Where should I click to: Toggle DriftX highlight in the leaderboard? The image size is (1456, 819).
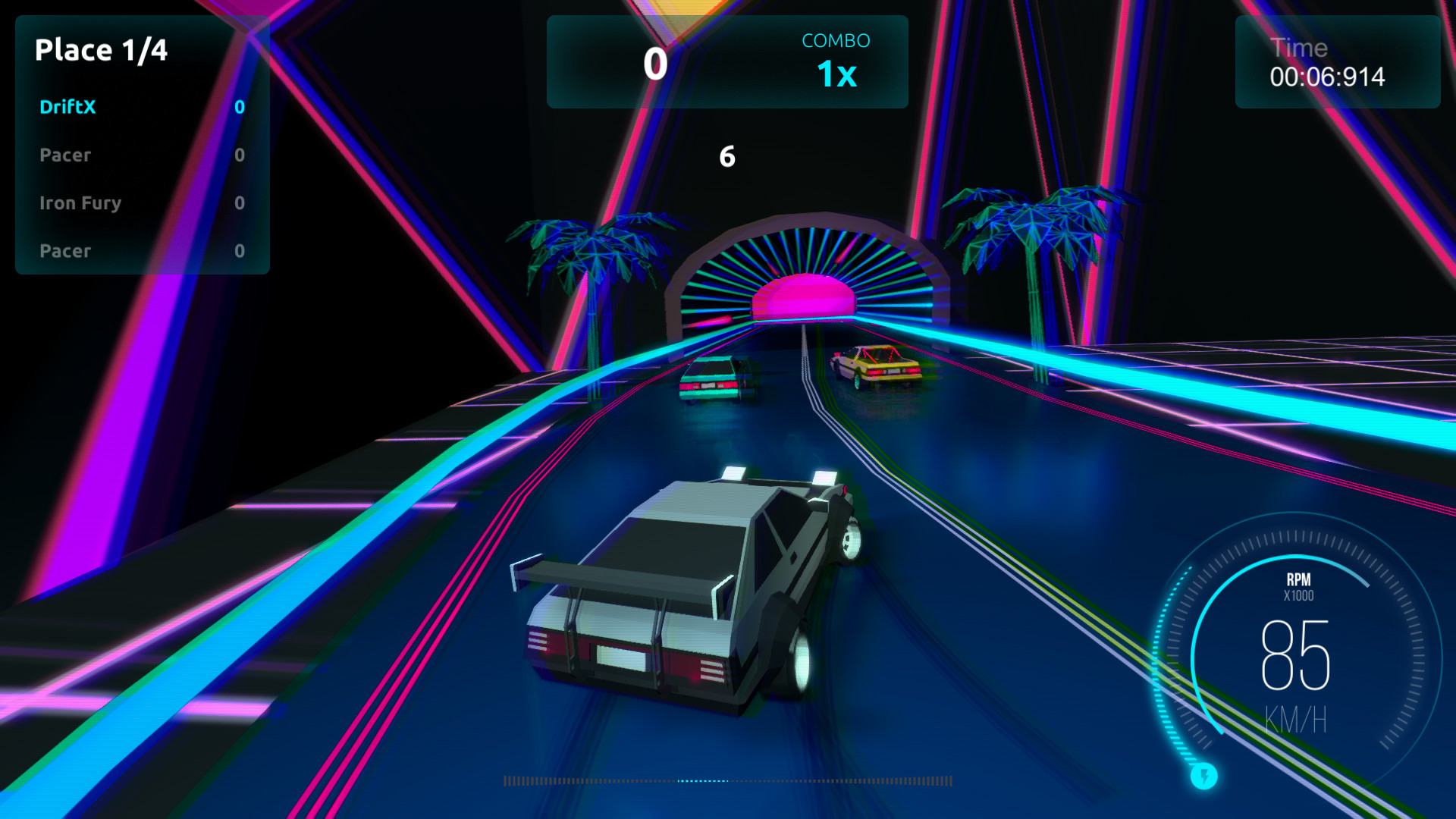pos(67,107)
